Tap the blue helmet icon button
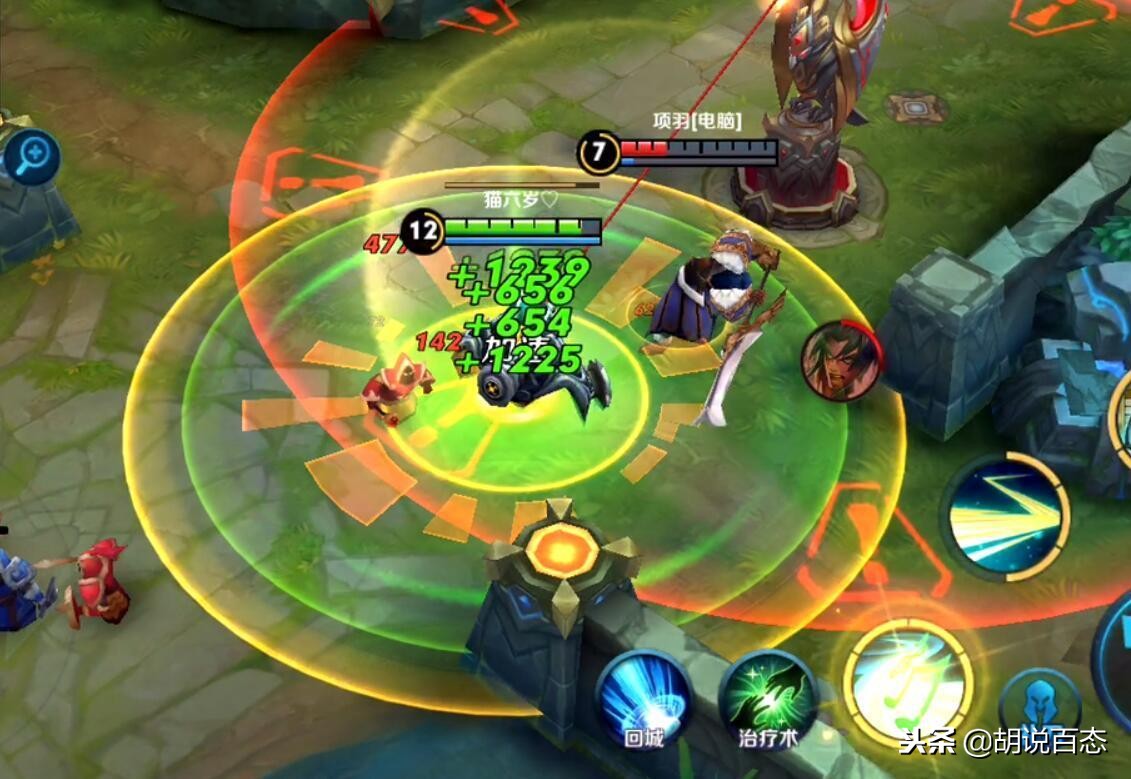 click(1040, 706)
